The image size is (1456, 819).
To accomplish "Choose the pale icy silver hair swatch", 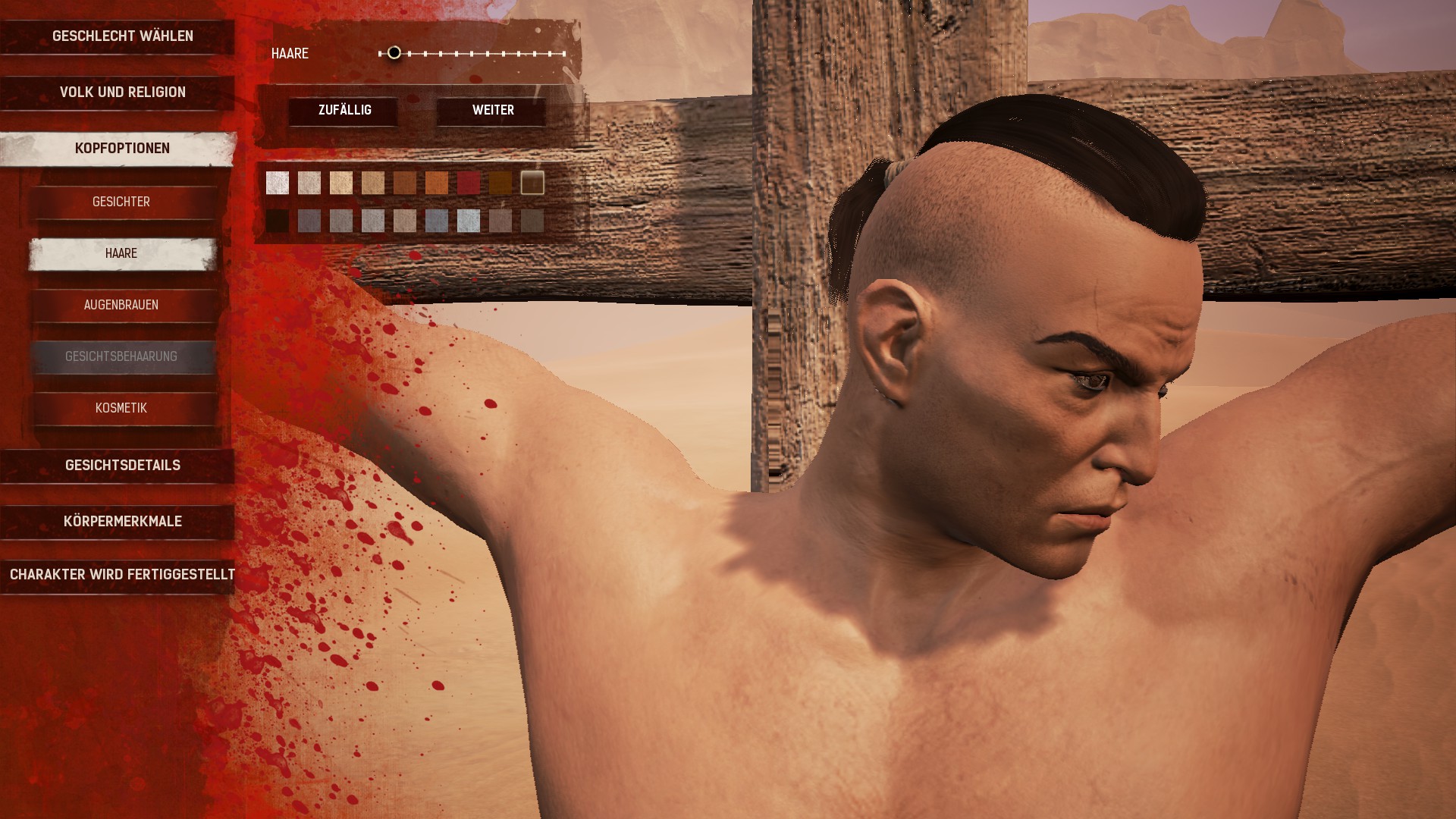I will (469, 221).
